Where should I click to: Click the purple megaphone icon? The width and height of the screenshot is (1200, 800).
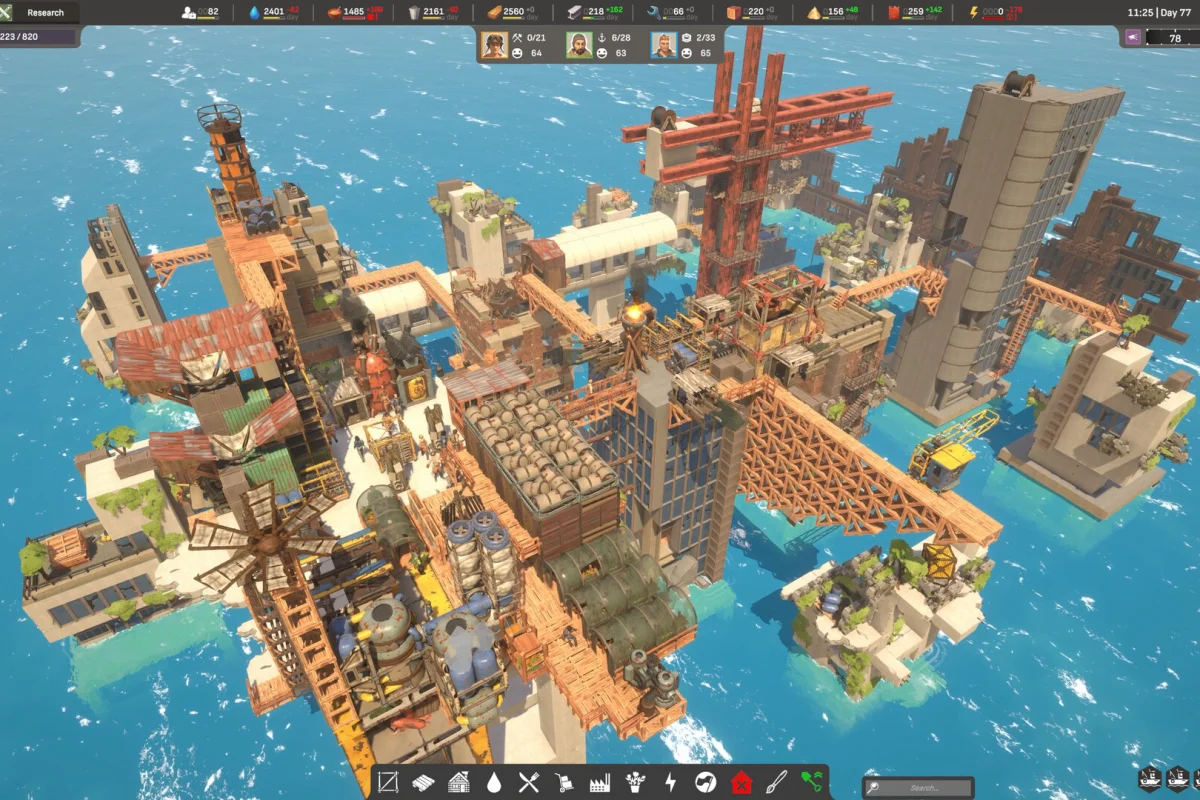pos(1135,37)
